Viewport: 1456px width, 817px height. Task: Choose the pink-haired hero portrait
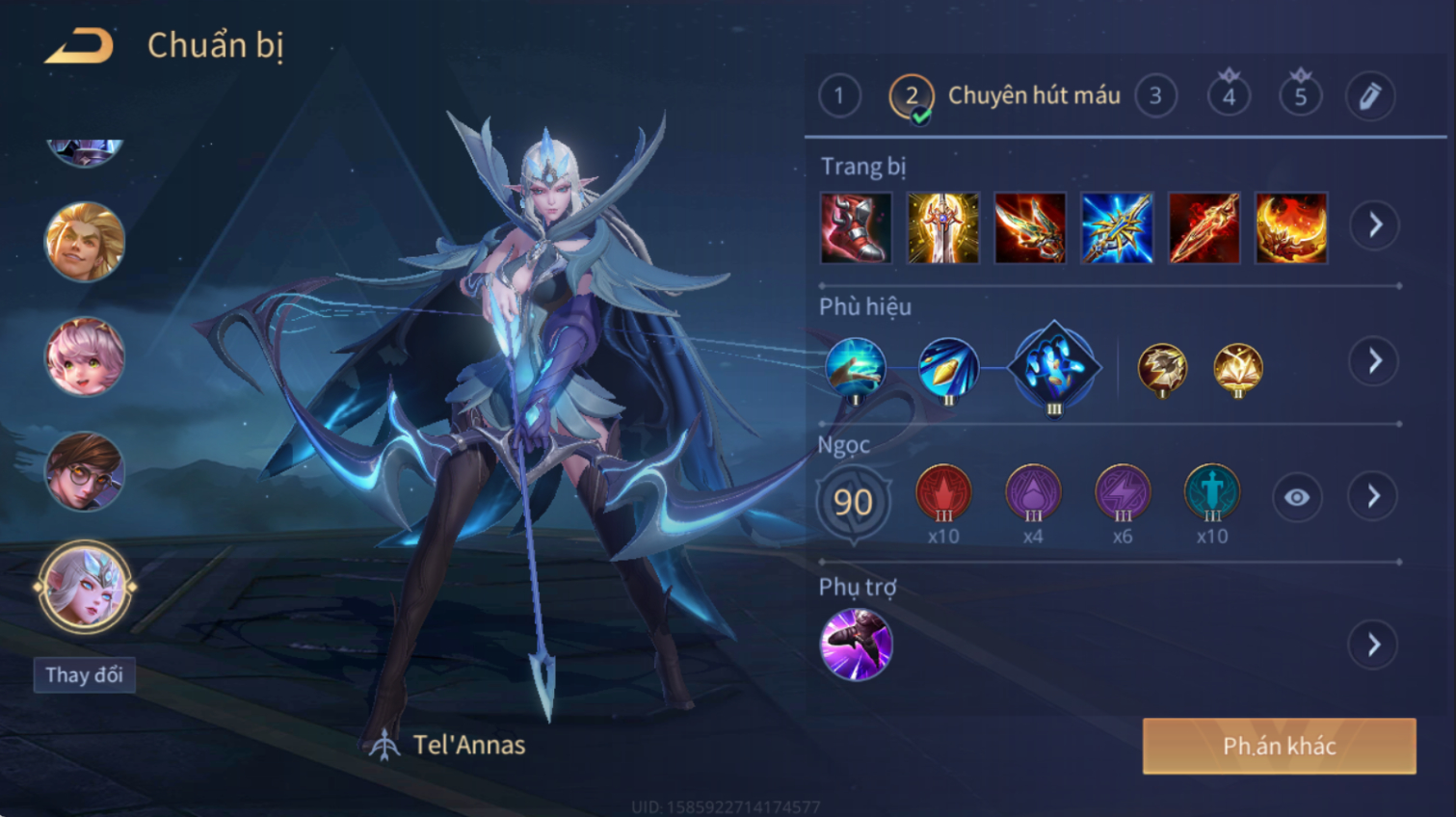85,356
